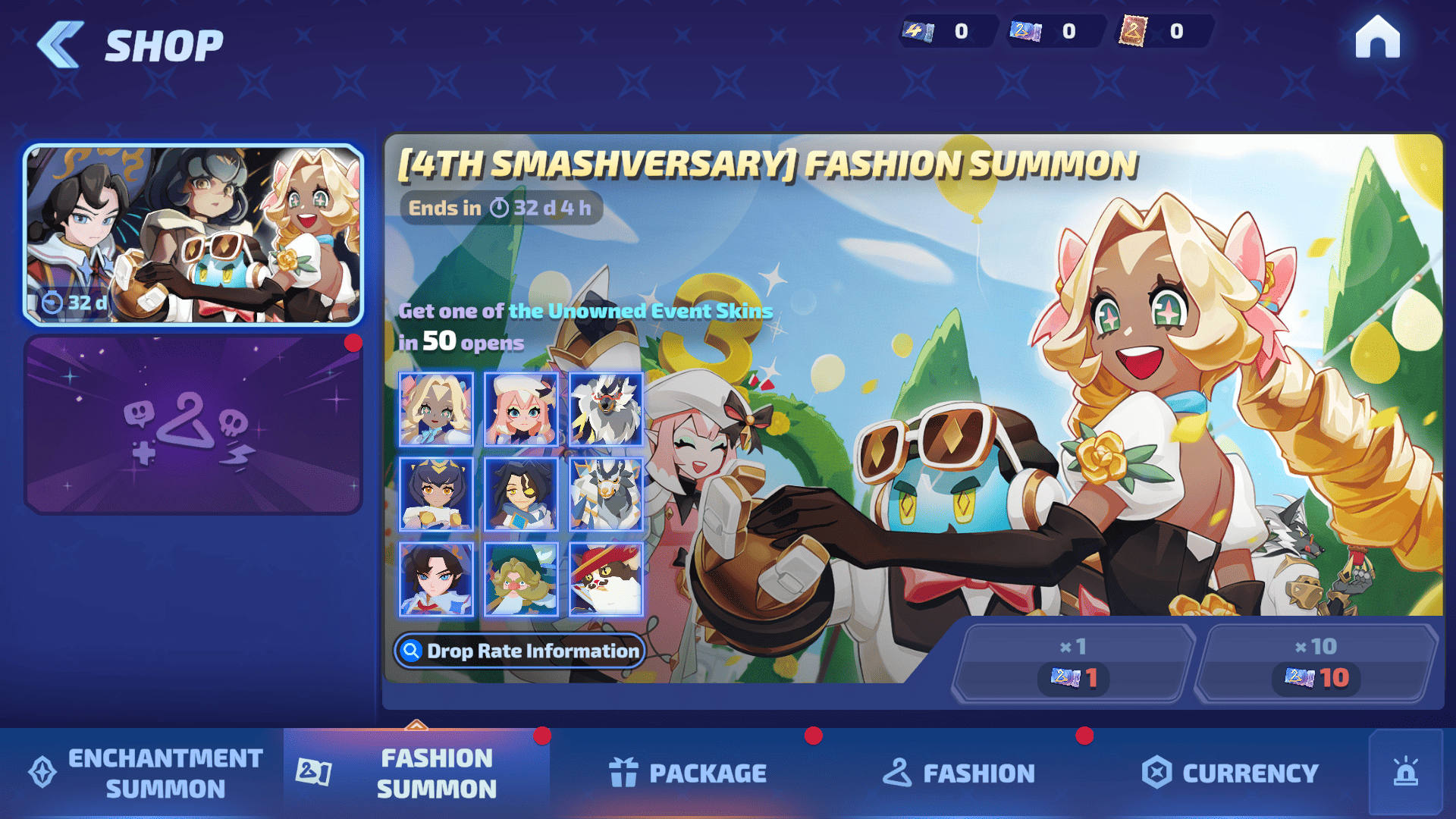View the green-hatted bearded character skin
1456x819 pixels.
click(x=521, y=579)
